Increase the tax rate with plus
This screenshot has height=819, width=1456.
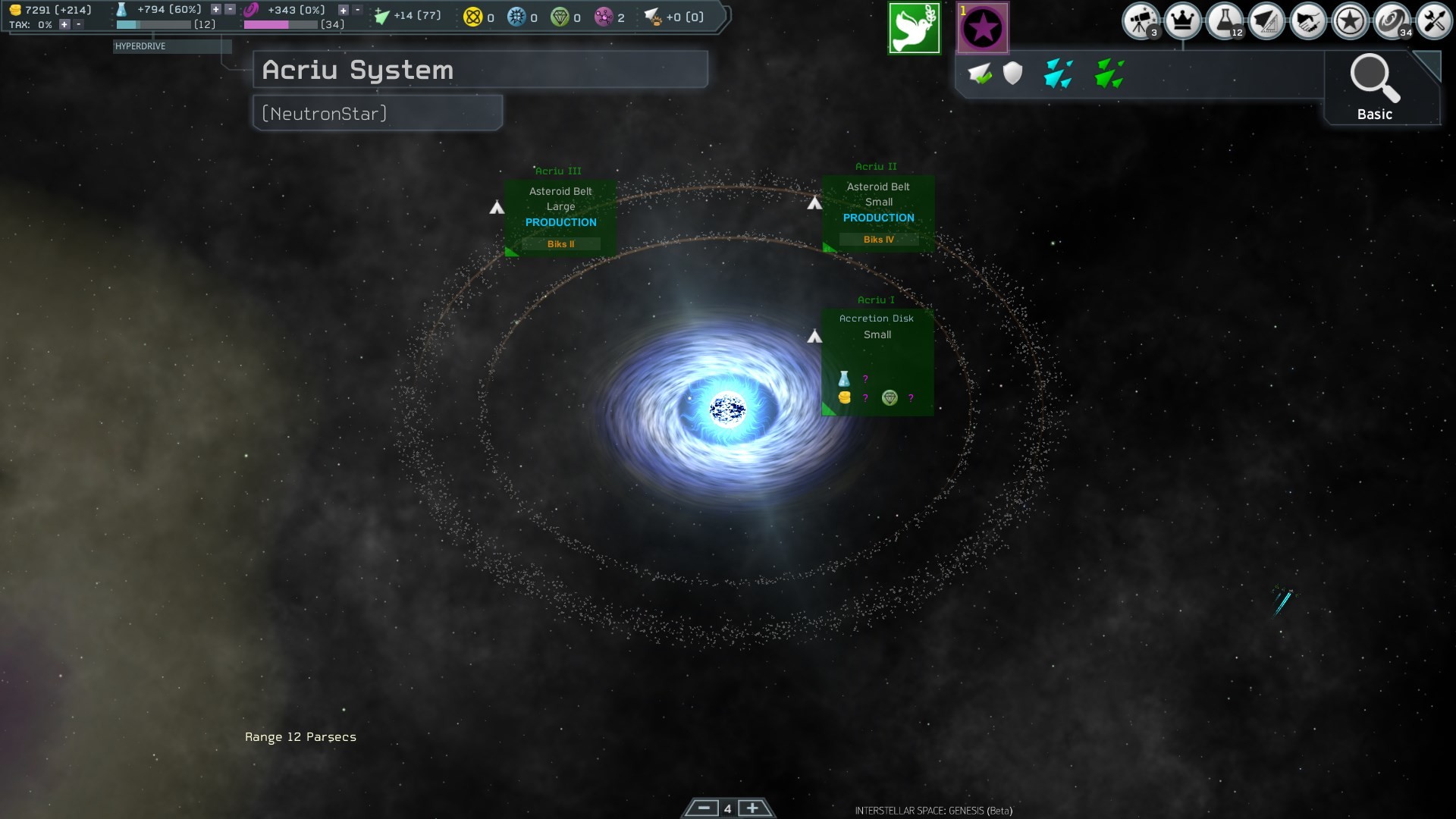point(64,24)
